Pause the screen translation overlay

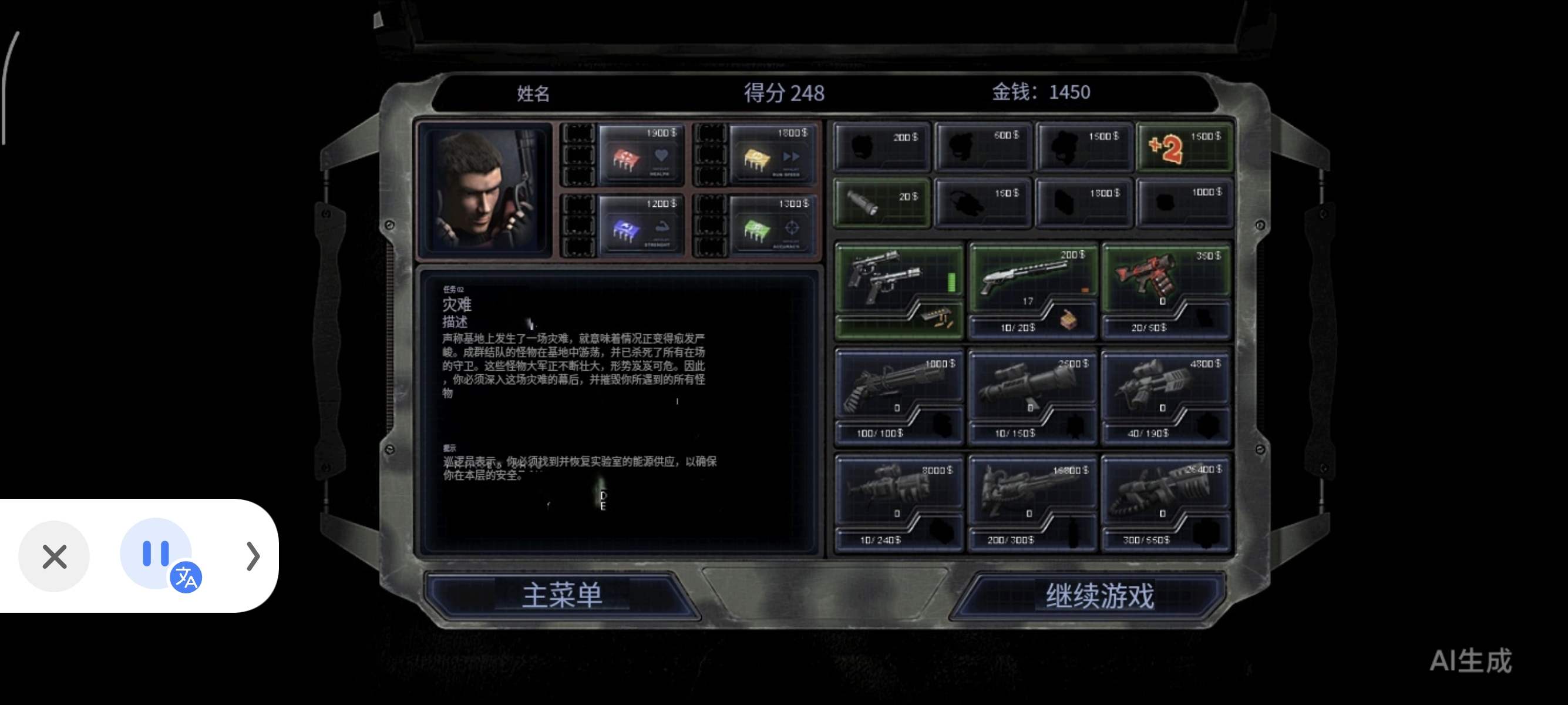156,553
